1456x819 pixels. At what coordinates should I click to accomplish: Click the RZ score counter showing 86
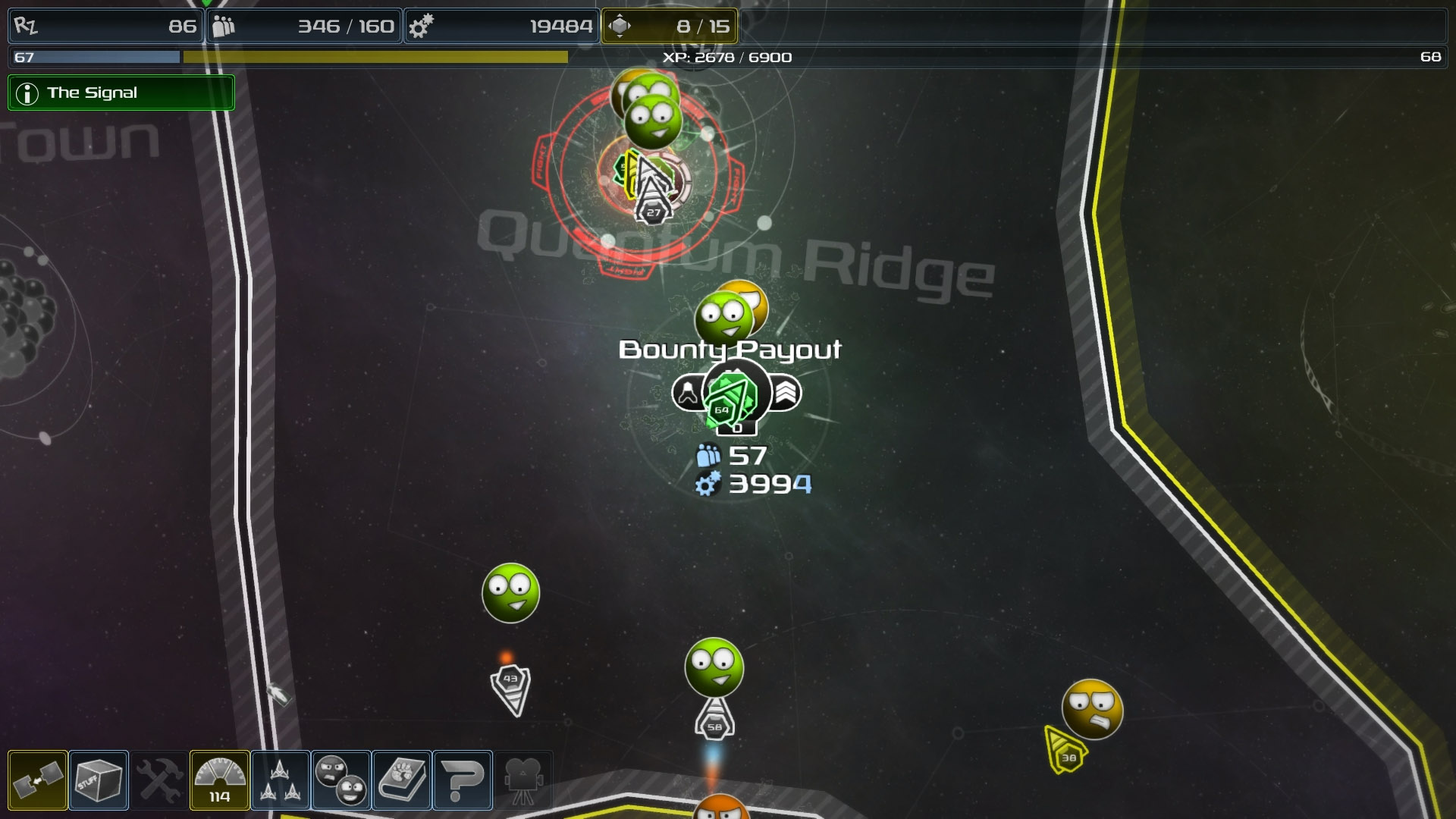coord(106,26)
